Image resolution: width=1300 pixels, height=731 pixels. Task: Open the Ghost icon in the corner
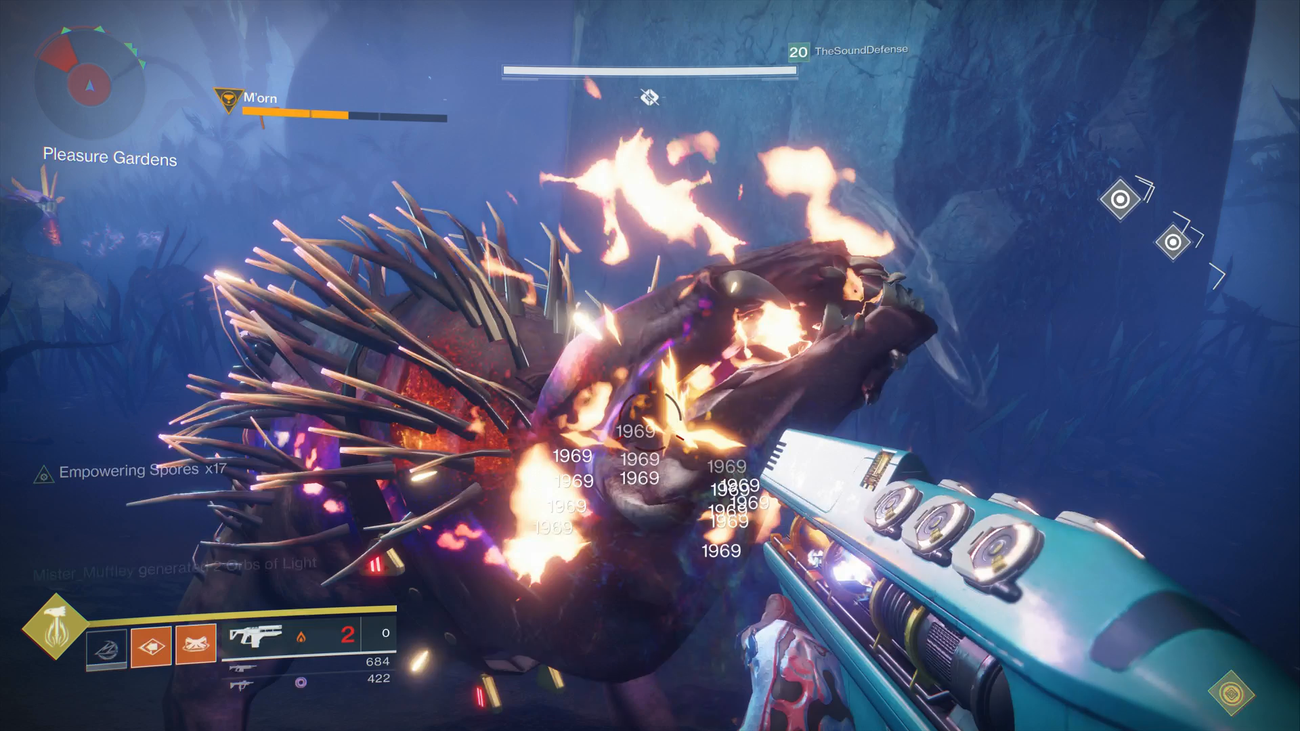pyautogui.click(x=1231, y=692)
